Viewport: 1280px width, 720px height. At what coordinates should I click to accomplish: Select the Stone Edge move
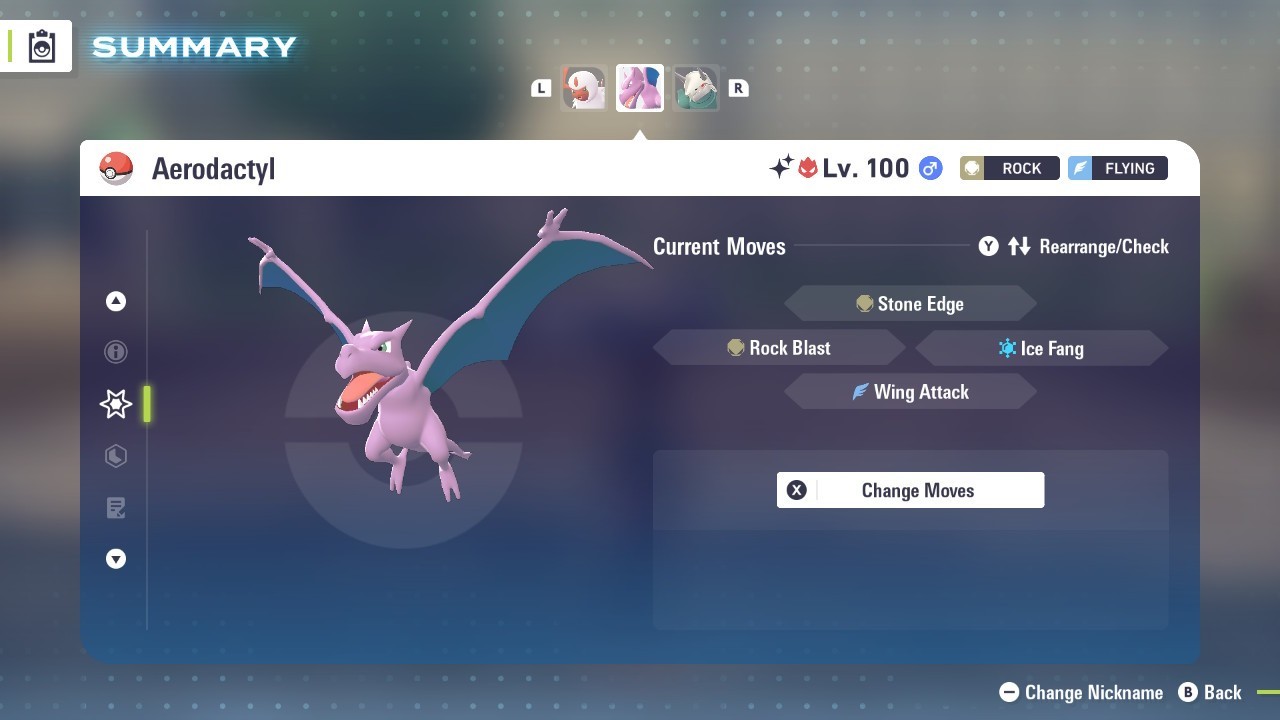[910, 304]
